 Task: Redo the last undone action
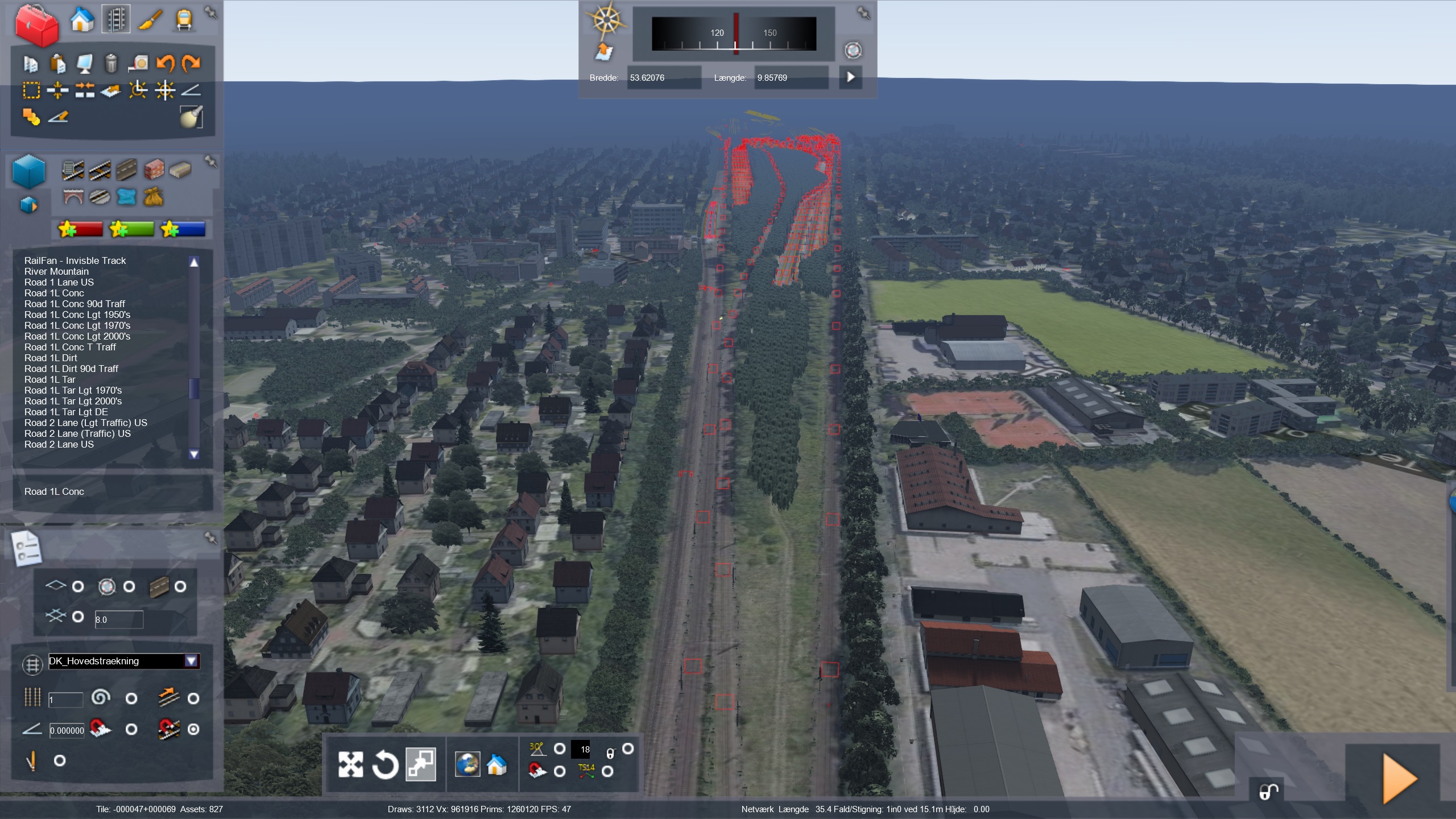point(191,63)
